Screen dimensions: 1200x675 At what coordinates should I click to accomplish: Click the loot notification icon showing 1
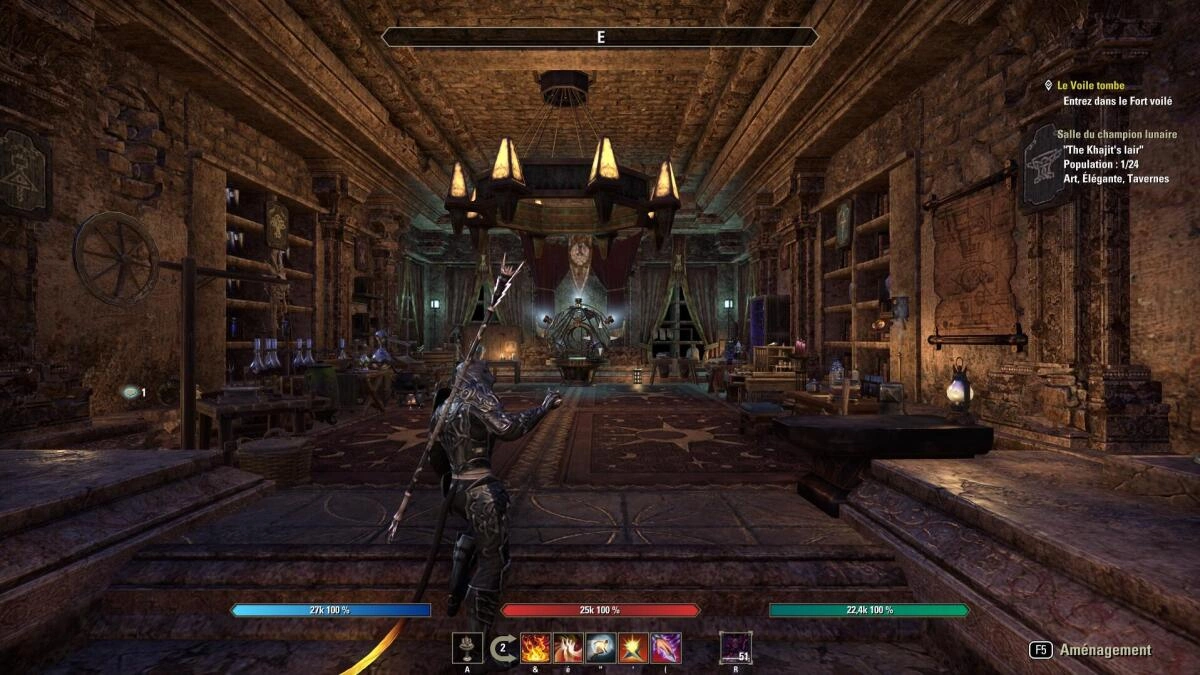click(x=131, y=393)
